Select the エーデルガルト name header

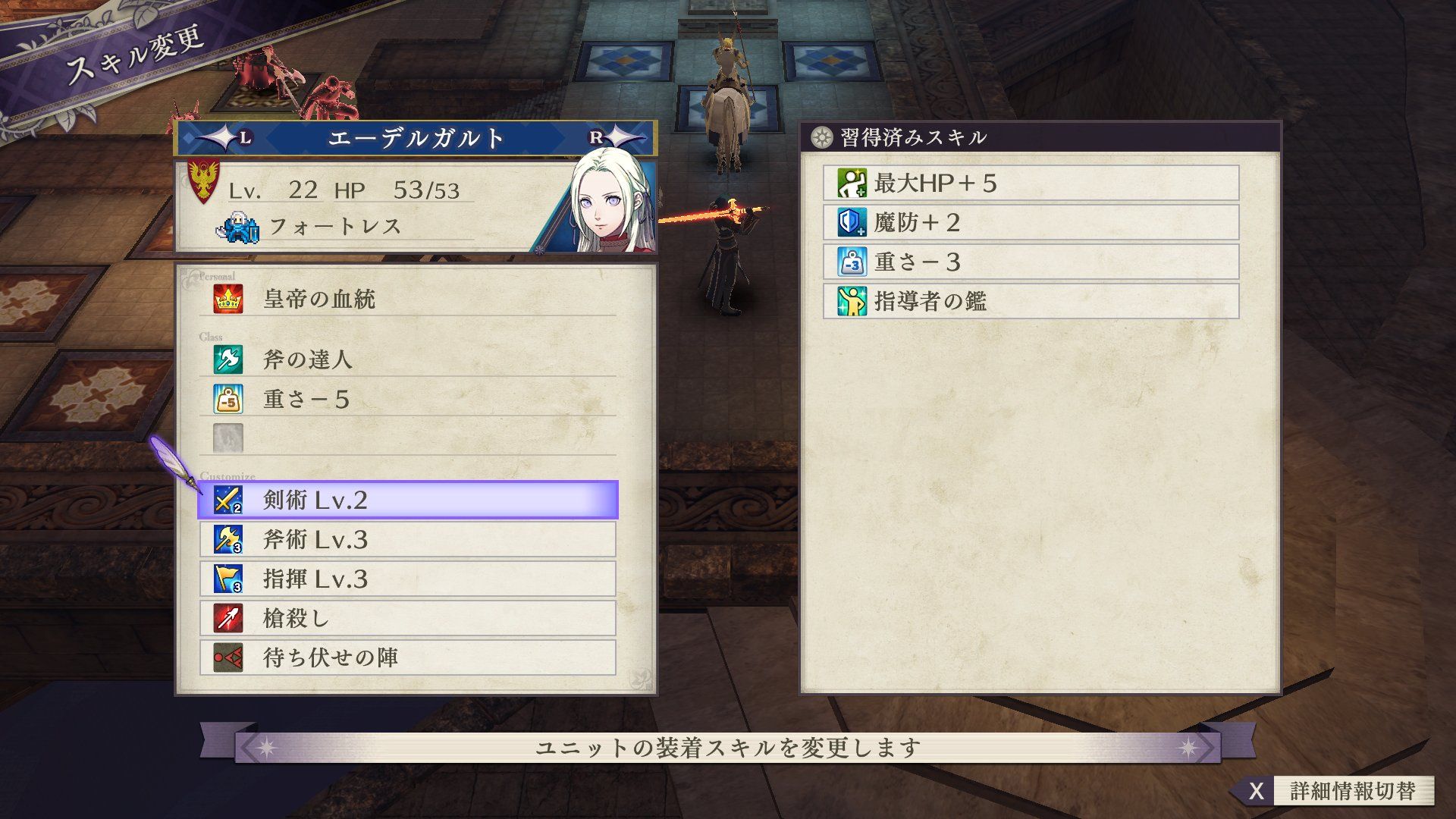click(x=416, y=139)
